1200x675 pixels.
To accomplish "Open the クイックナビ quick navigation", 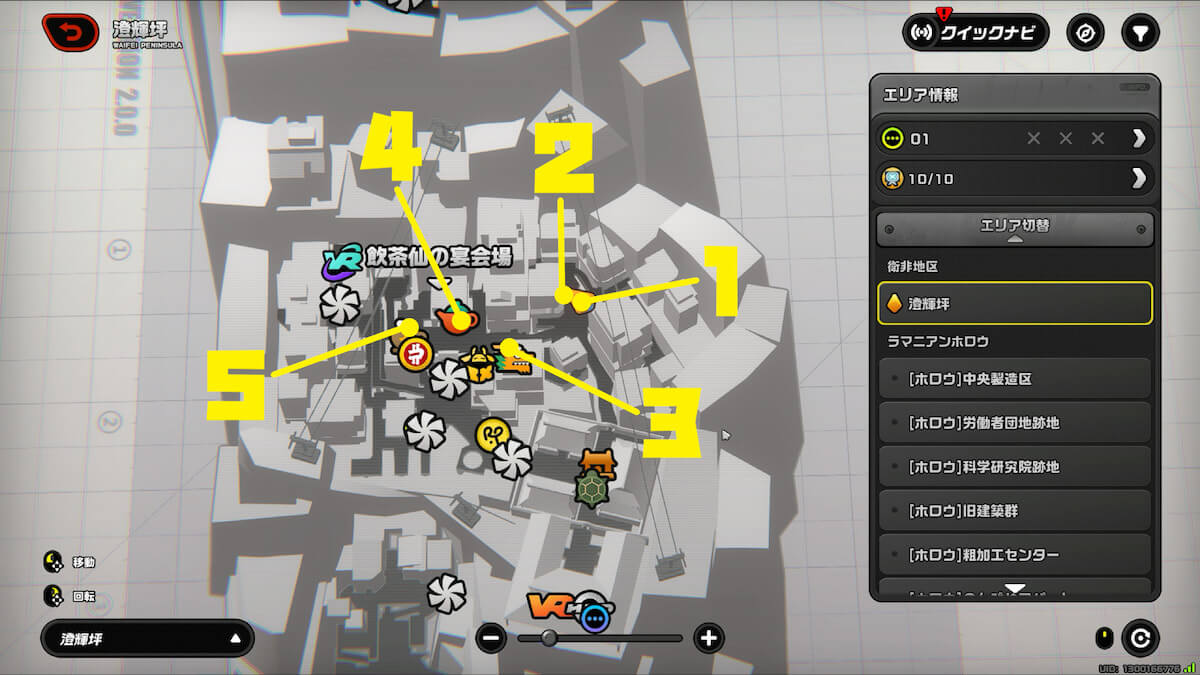I will (975, 33).
